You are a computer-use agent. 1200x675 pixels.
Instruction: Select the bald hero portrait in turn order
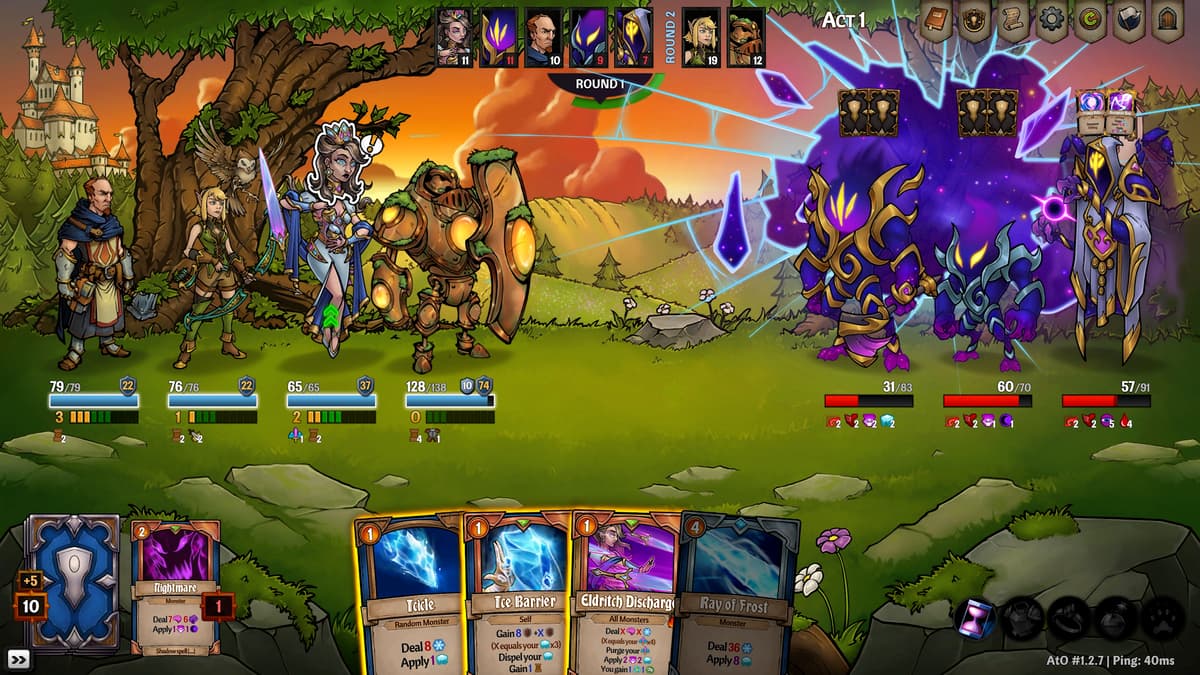pos(542,37)
